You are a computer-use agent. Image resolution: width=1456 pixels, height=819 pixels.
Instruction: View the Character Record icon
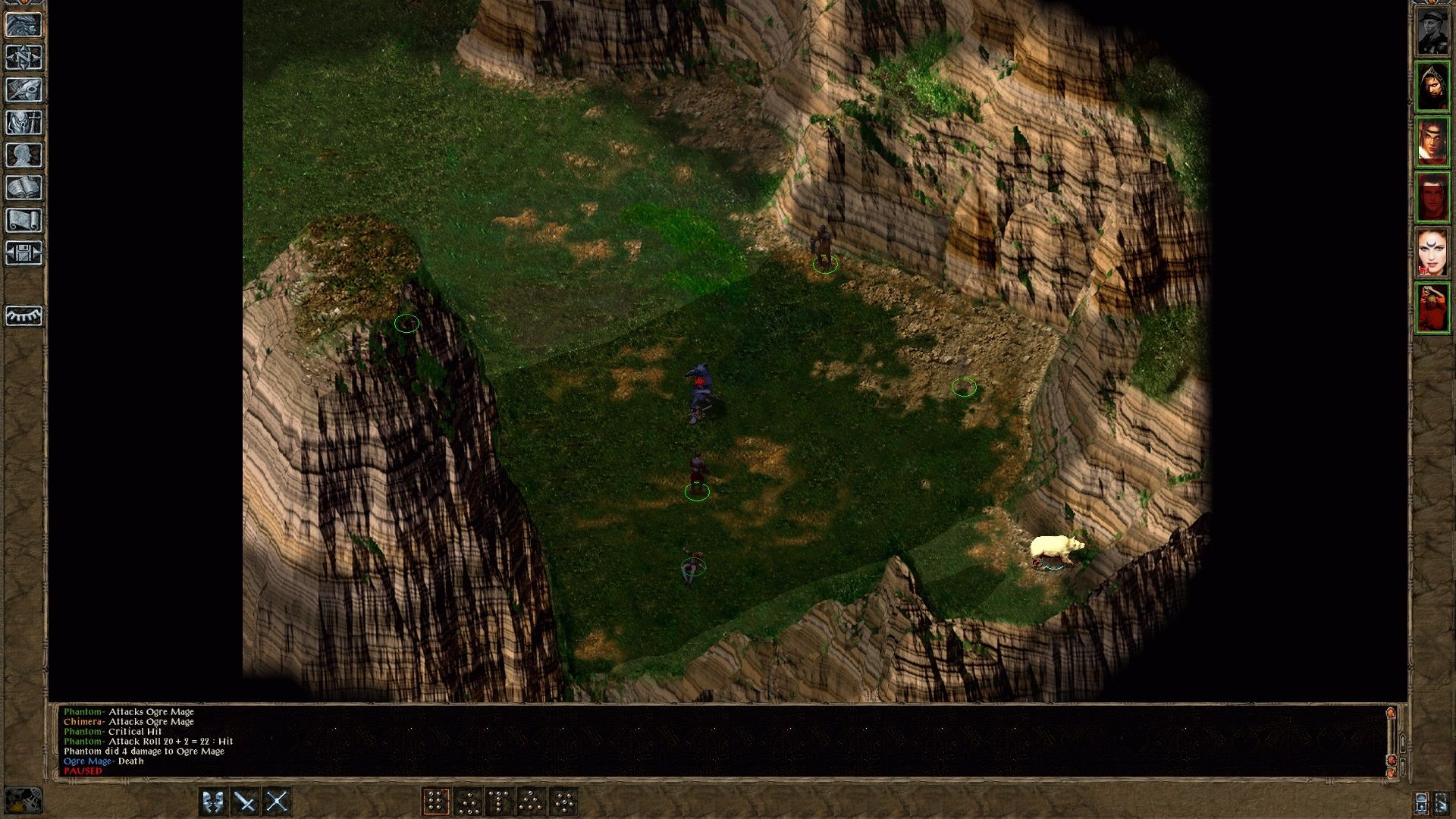[25, 155]
